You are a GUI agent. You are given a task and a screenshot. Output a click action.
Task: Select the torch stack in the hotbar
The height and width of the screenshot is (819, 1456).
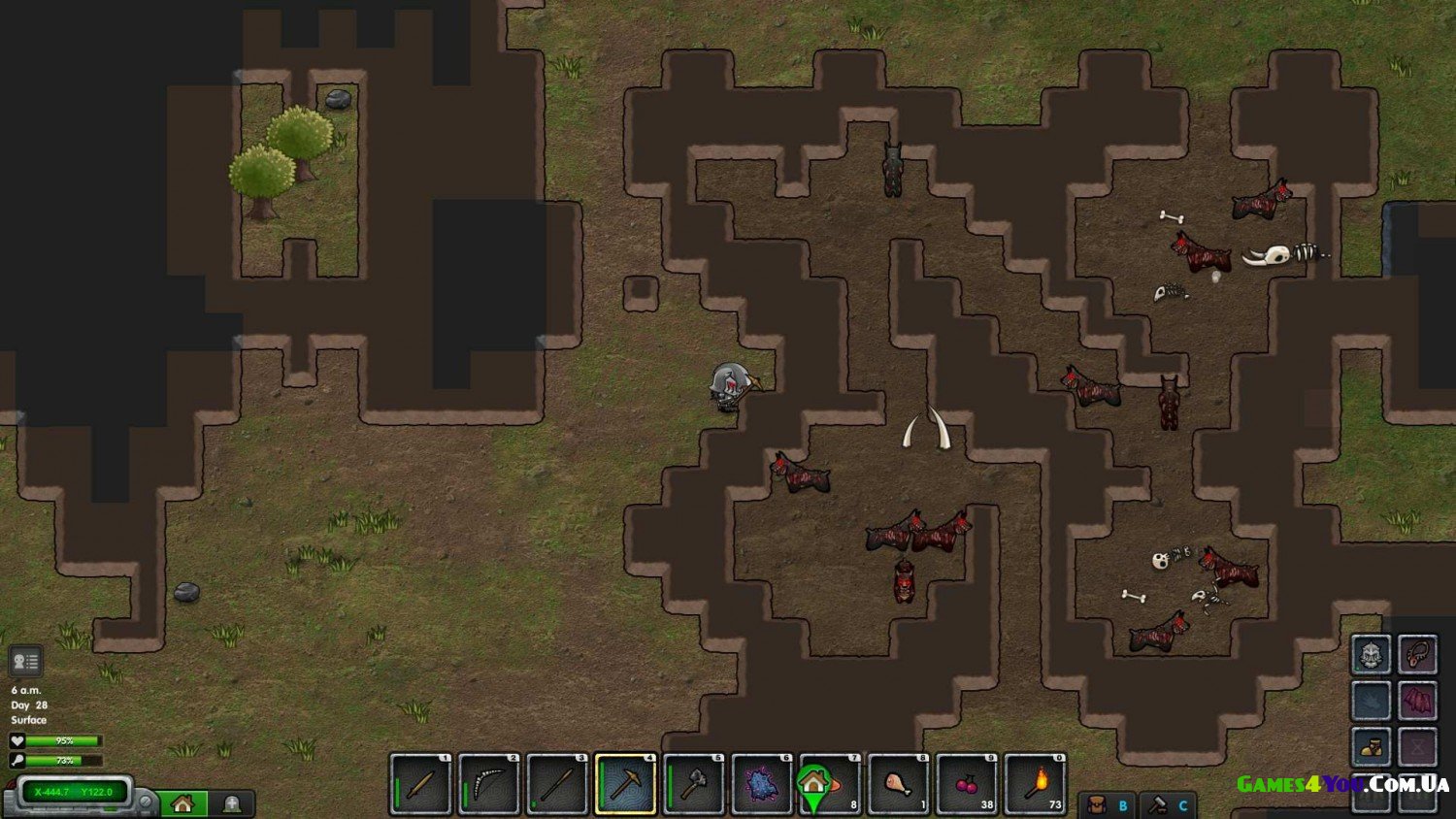[x=1035, y=784]
